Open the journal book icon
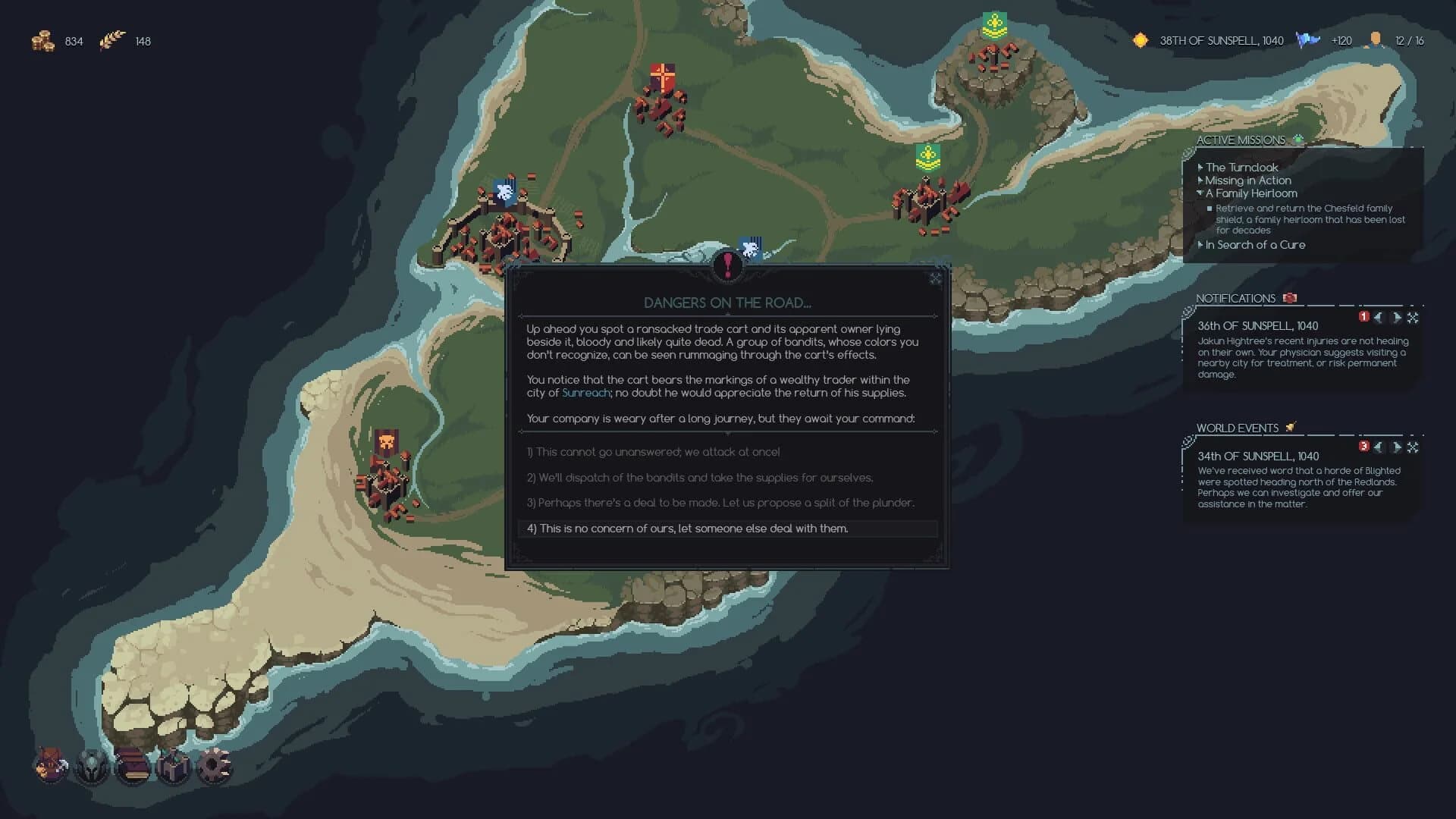 (131, 768)
